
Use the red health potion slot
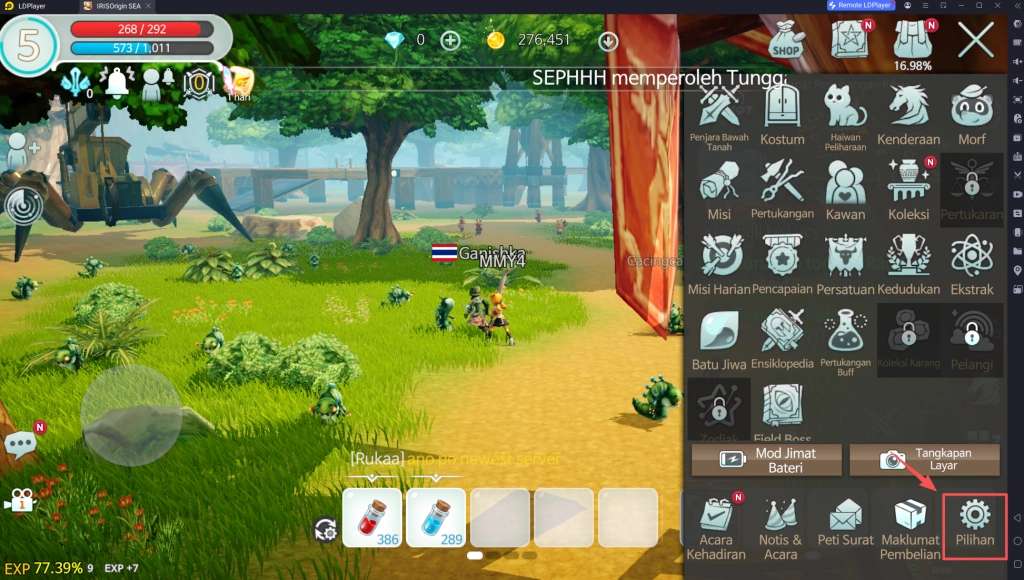point(372,517)
